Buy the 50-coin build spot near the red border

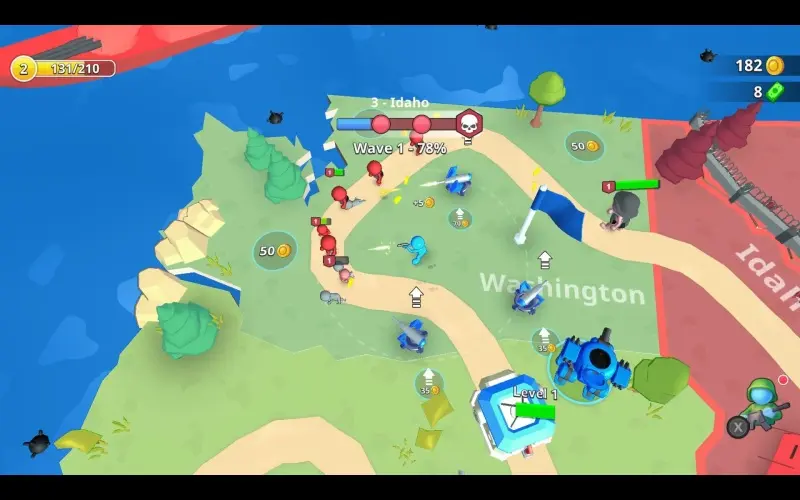point(584,146)
